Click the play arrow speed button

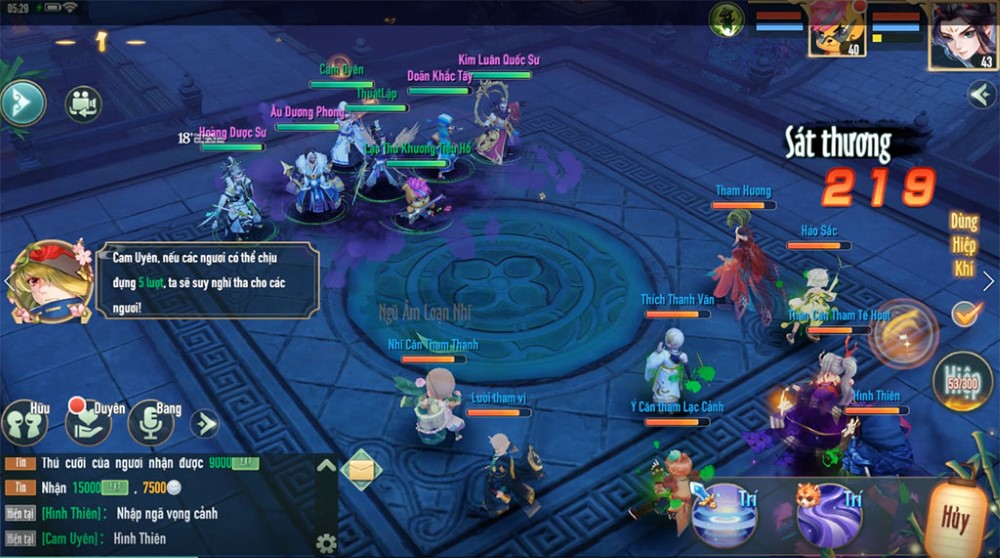pyautogui.click(x=22, y=102)
